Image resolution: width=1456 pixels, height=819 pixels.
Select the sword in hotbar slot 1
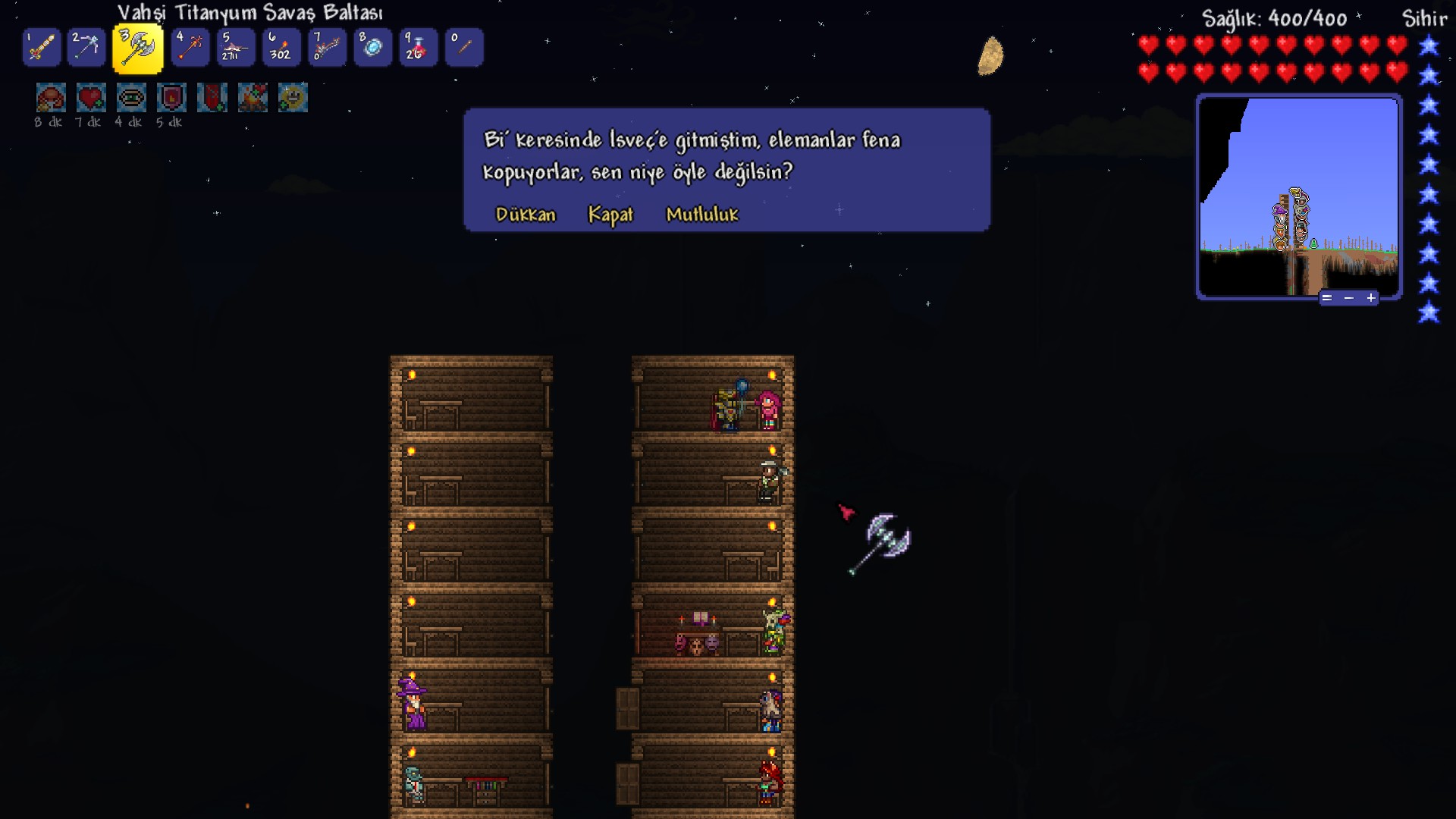point(42,48)
